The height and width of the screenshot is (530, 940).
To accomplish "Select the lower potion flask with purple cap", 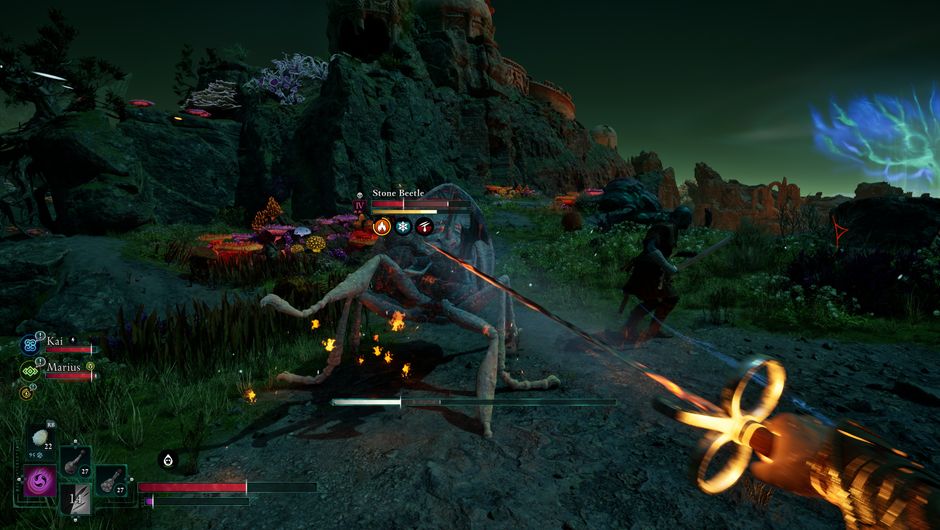I will [111, 480].
